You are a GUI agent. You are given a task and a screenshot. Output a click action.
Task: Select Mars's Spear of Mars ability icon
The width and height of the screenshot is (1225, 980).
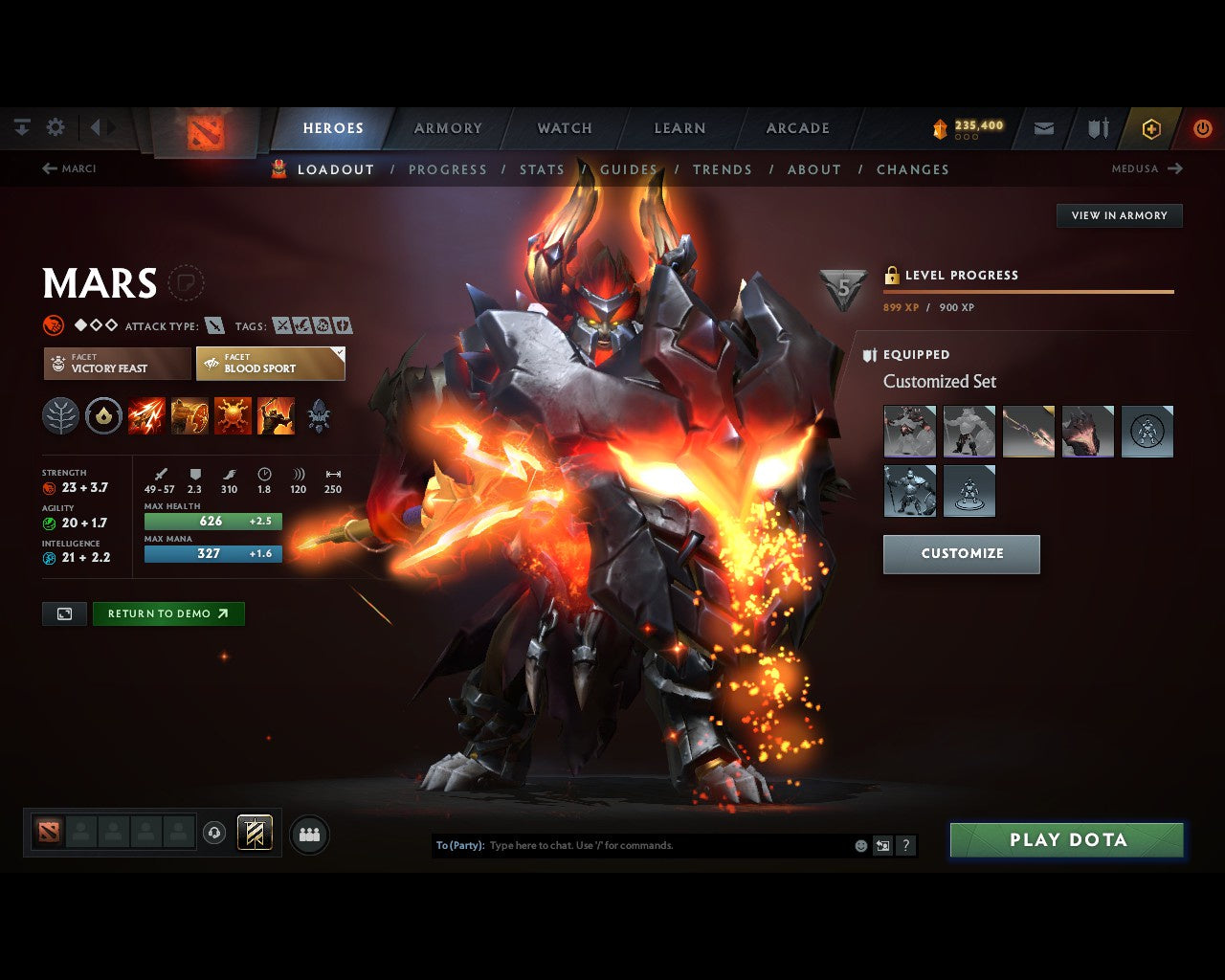(146, 415)
